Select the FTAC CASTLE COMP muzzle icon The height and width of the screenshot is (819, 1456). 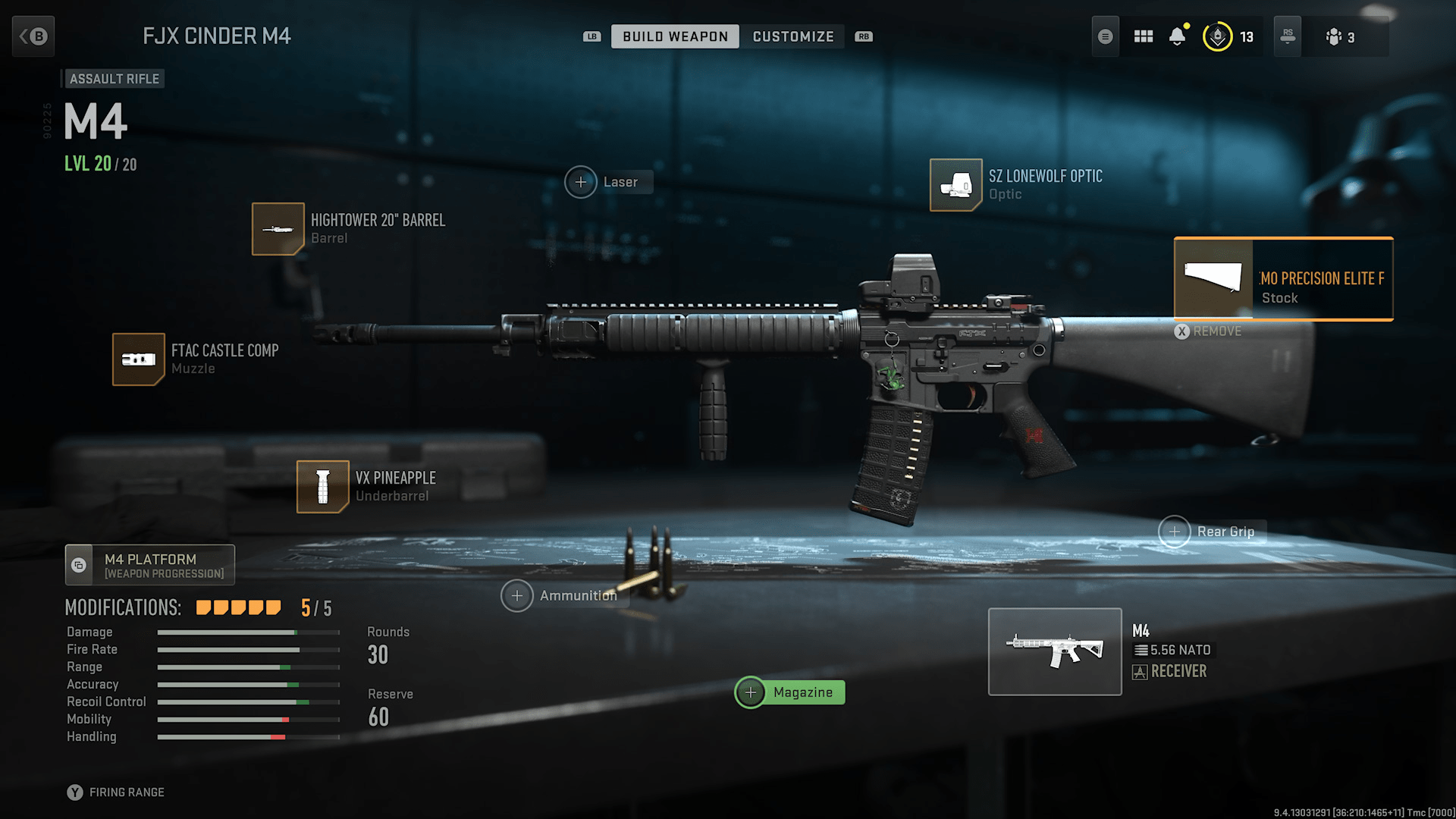coord(138,359)
